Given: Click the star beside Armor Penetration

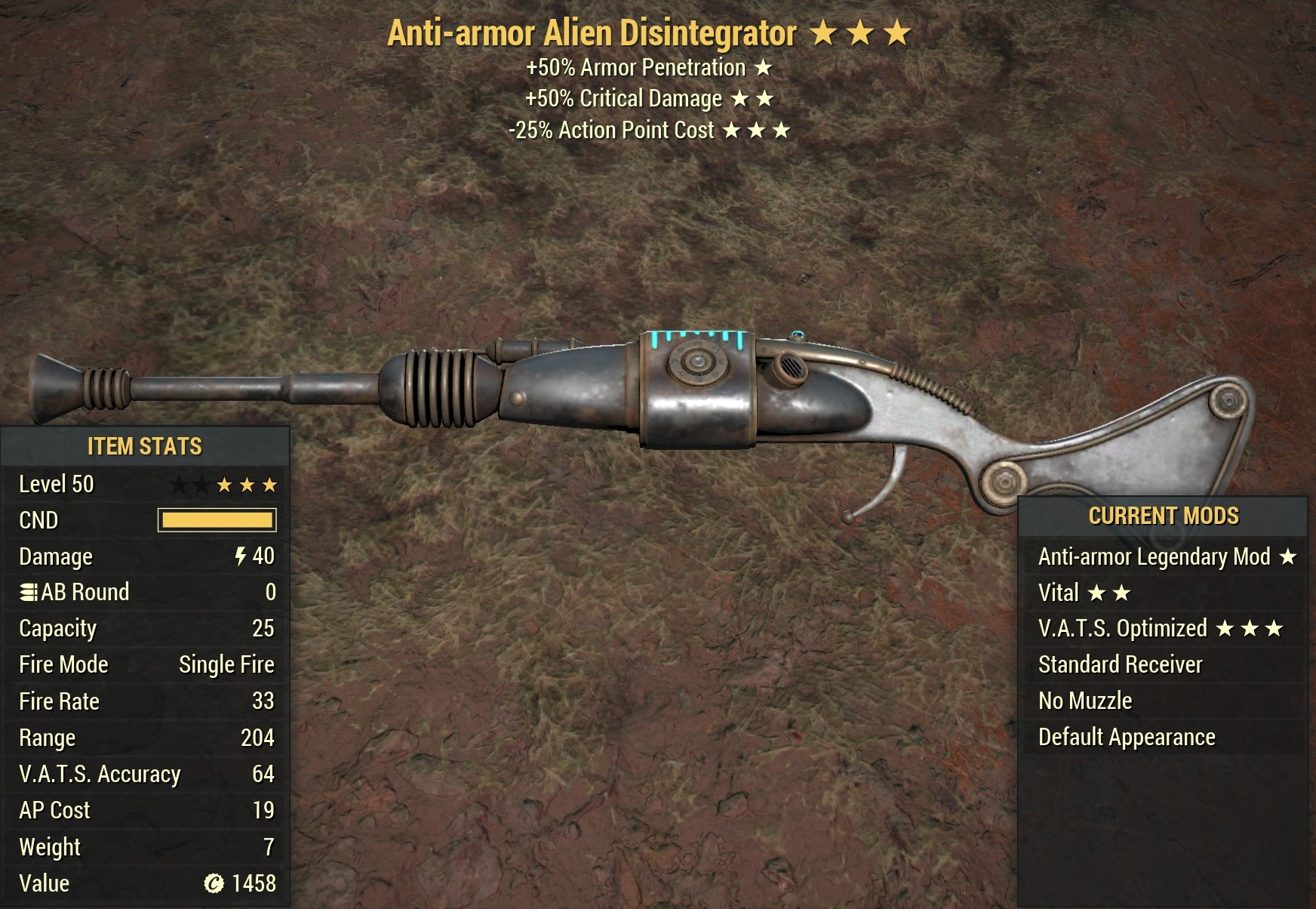Looking at the screenshot, I should [x=764, y=68].
